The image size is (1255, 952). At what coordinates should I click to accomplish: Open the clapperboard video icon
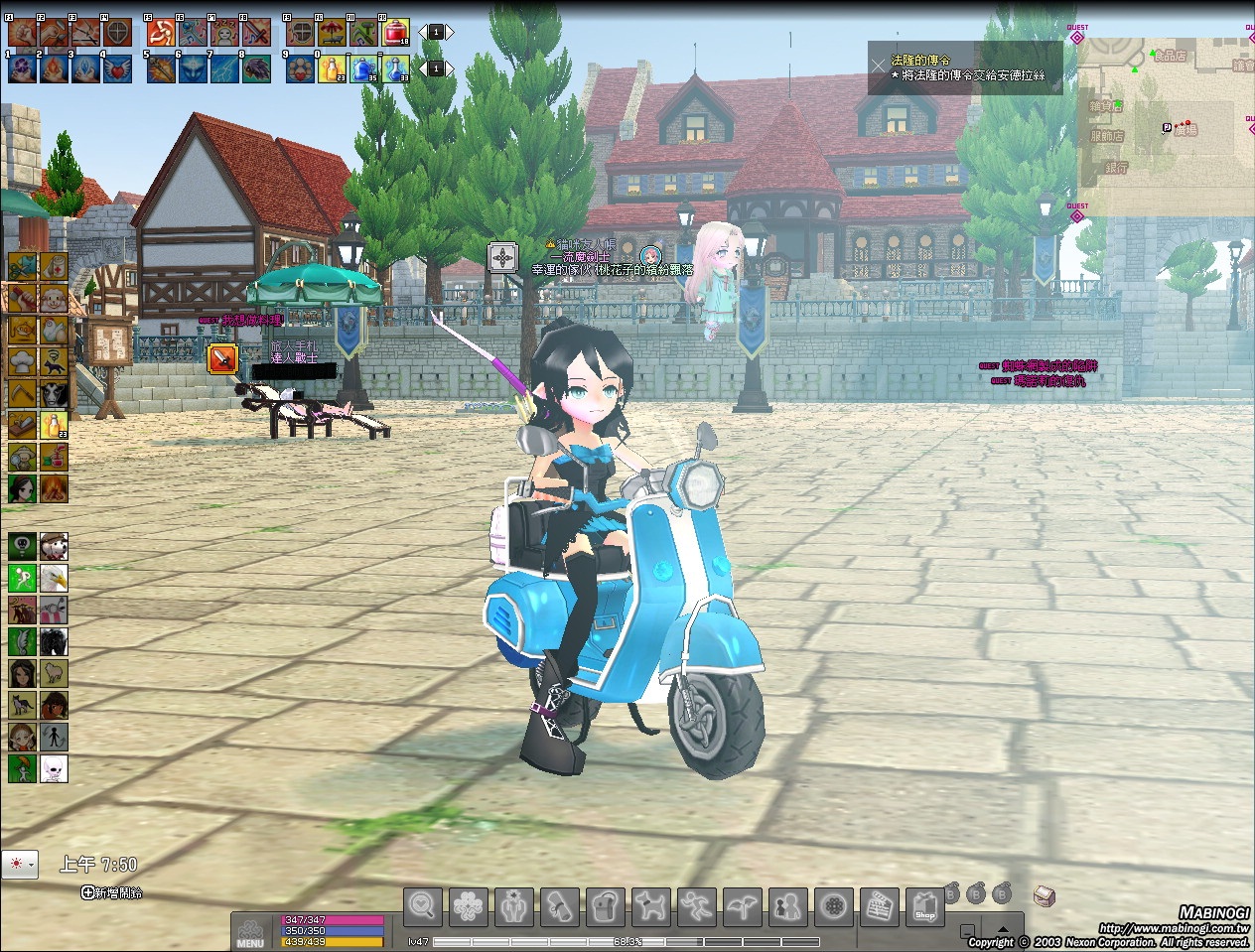pos(880,905)
